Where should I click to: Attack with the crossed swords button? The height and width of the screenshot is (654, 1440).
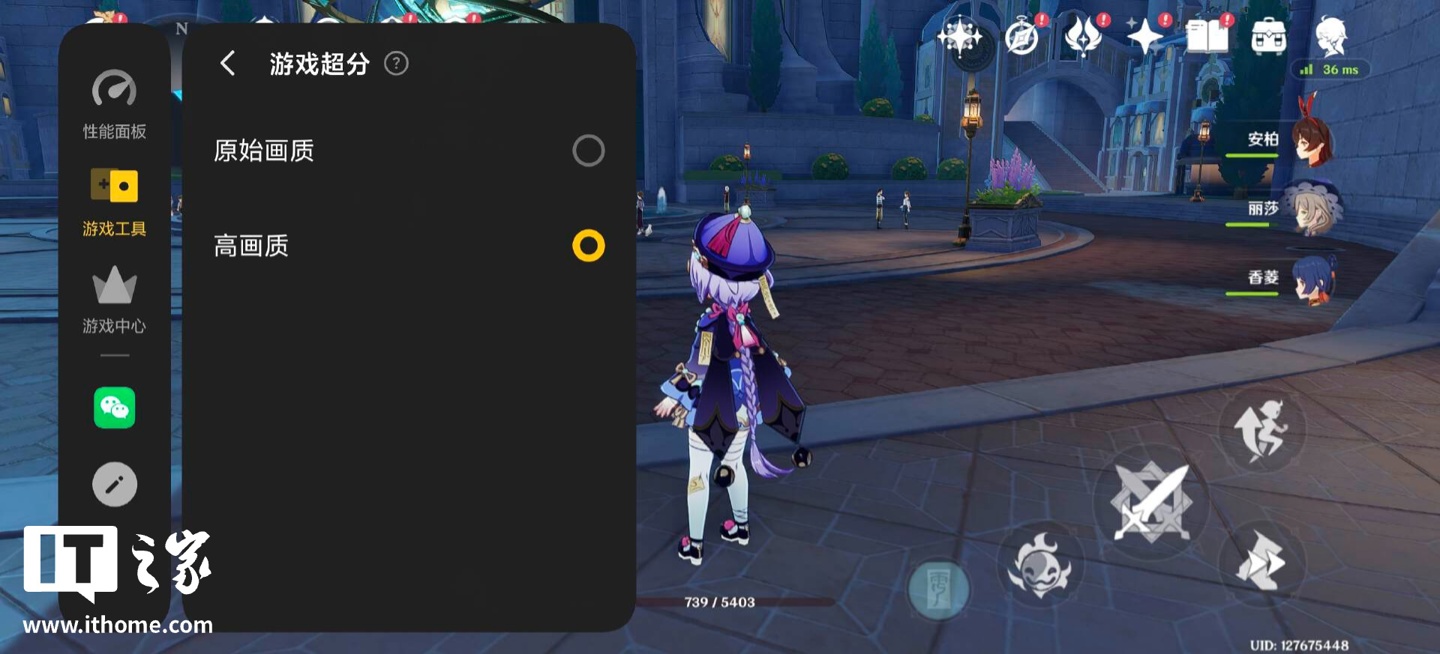point(1150,503)
